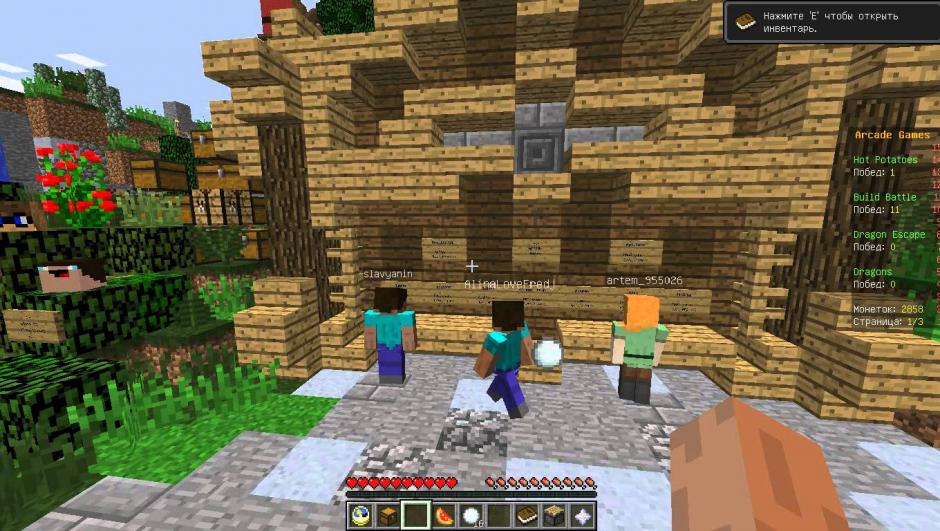Select the orange-red slice item slot
Screen dimensions: 940x531
(444, 515)
